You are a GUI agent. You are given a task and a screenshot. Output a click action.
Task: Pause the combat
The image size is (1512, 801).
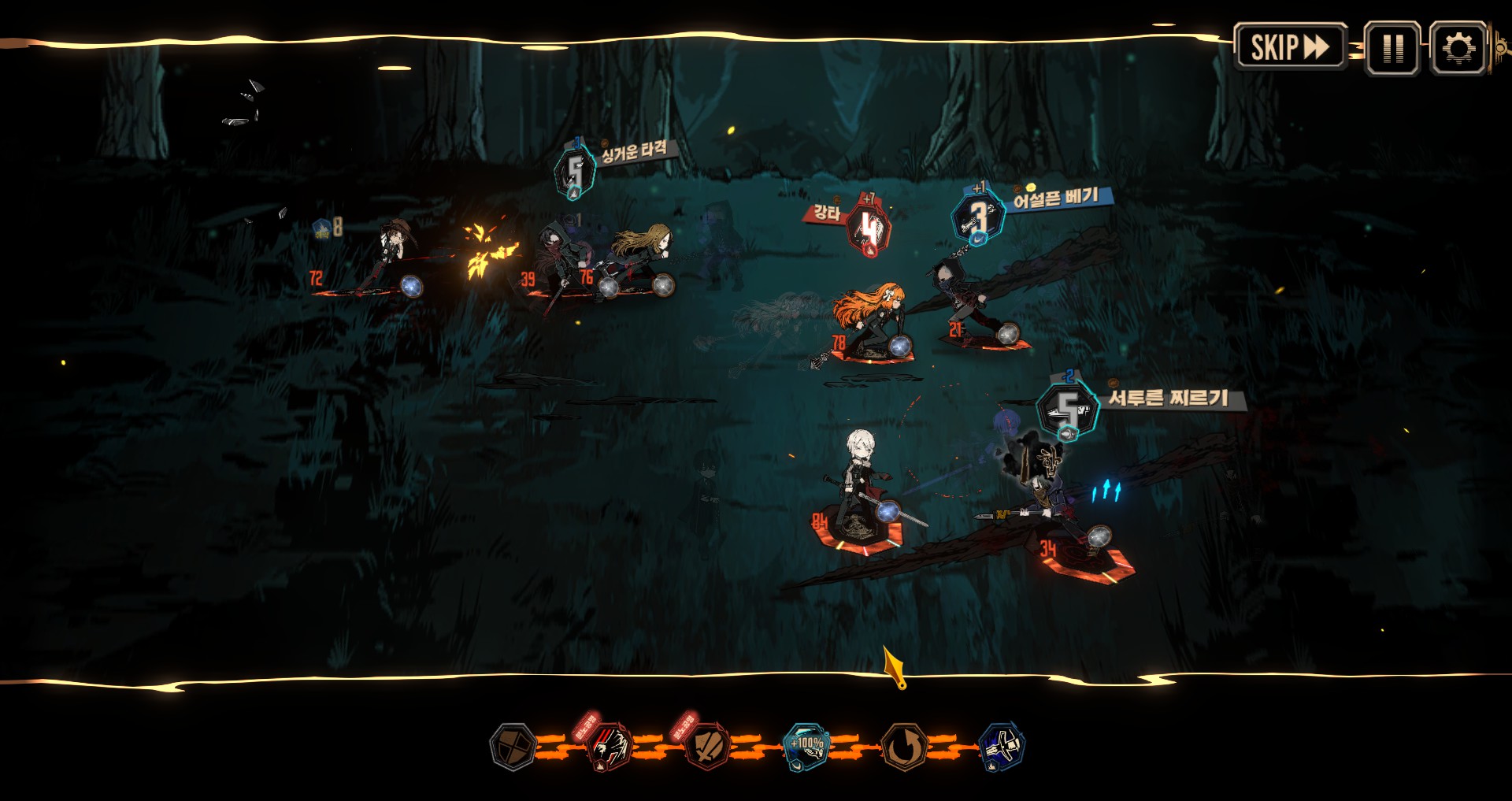(1392, 49)
